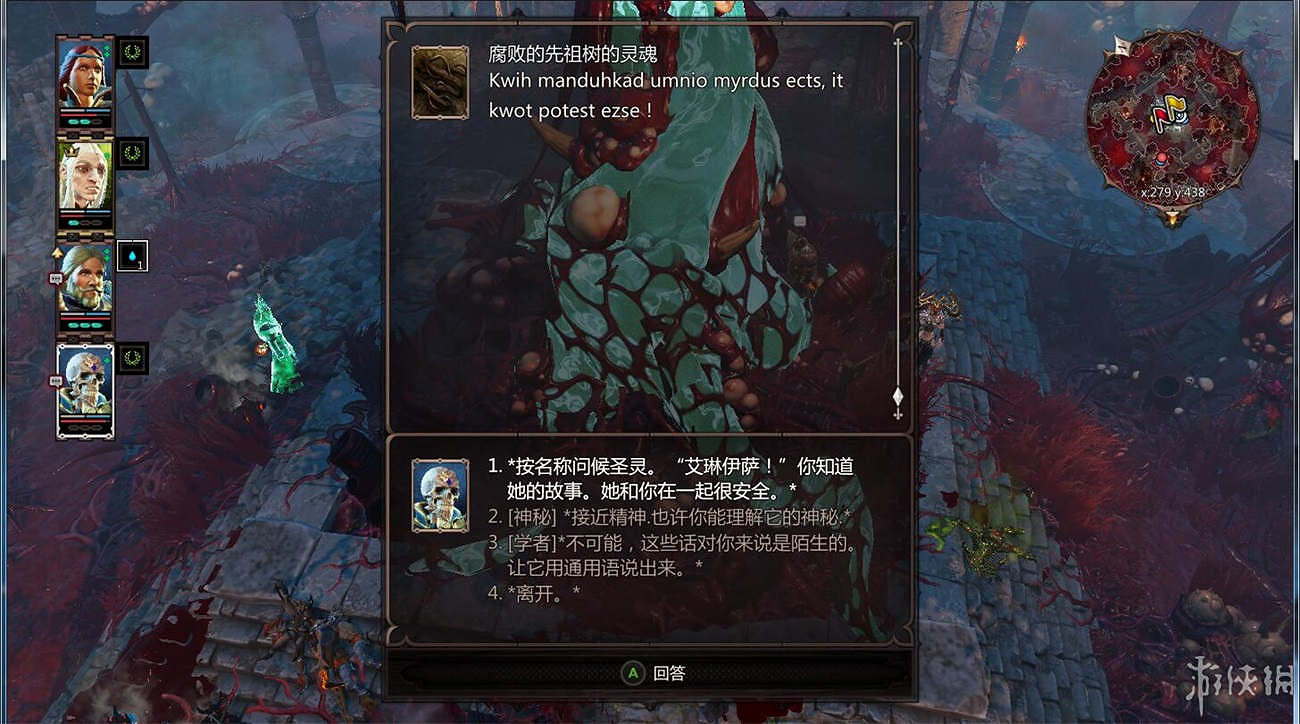The image size is (1300, 724).
Task: Click the water droplet status effect icon
Action: (x=130, y=259)
